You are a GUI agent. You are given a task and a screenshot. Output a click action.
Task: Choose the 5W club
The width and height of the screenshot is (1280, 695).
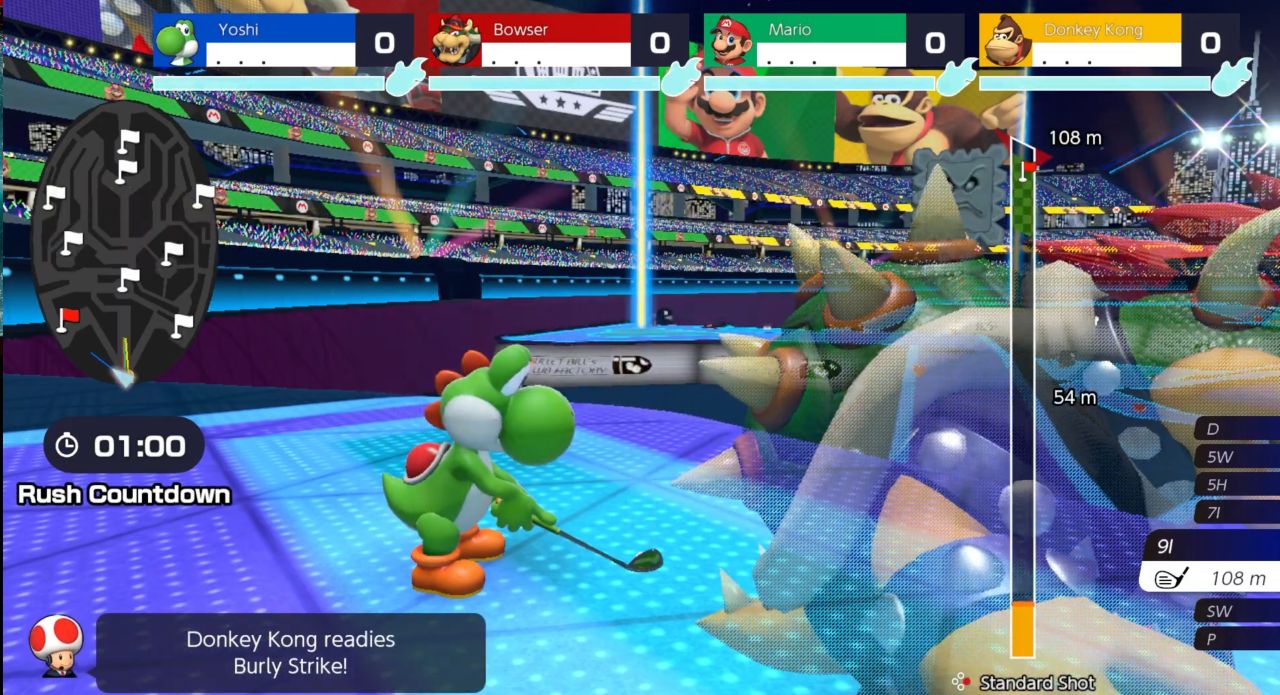click(x=1236, y=457)
